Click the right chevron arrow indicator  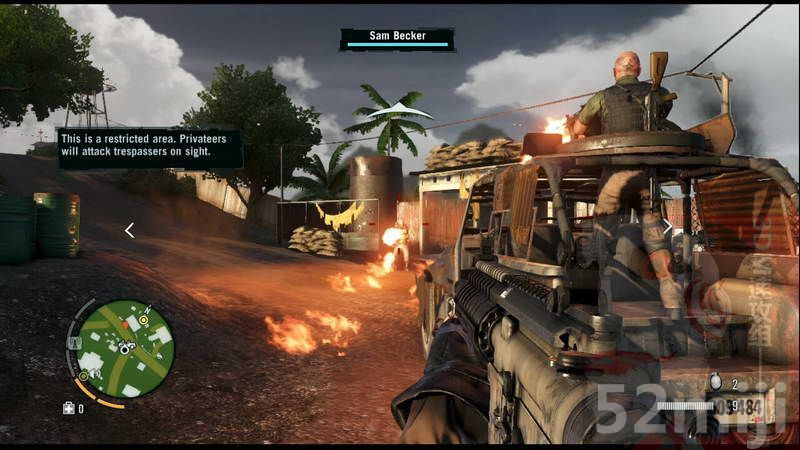coord(667,227)
